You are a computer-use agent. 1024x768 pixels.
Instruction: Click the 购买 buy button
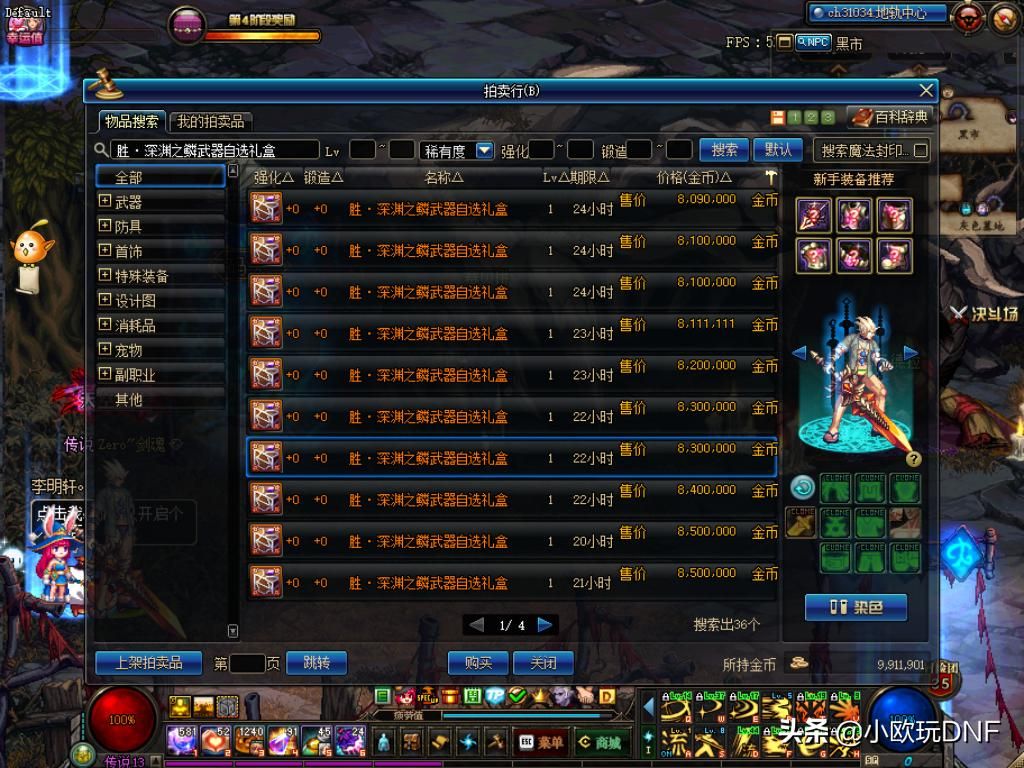coord(478,663)
